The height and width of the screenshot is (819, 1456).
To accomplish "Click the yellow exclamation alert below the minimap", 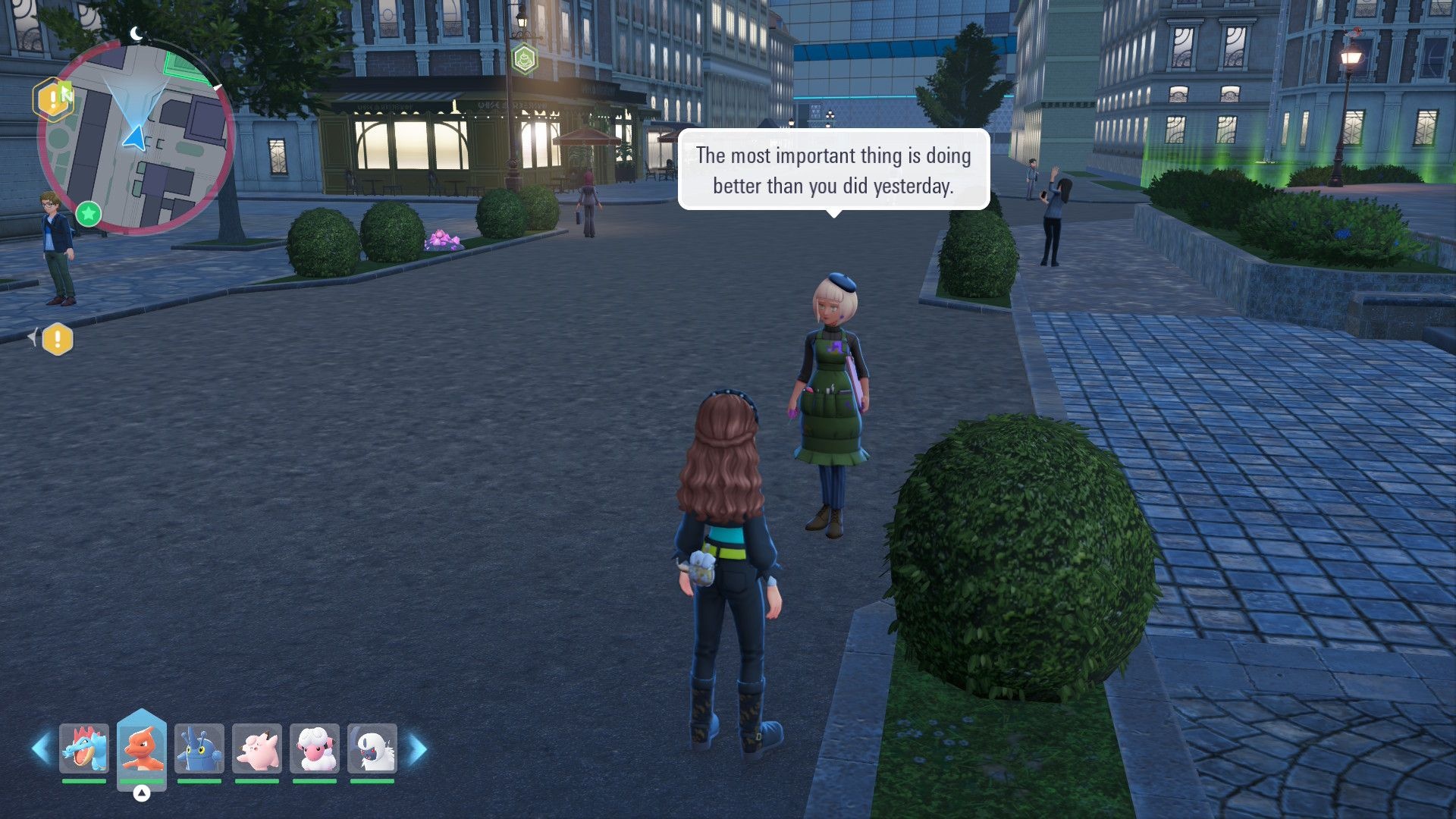I will point(58,339).
